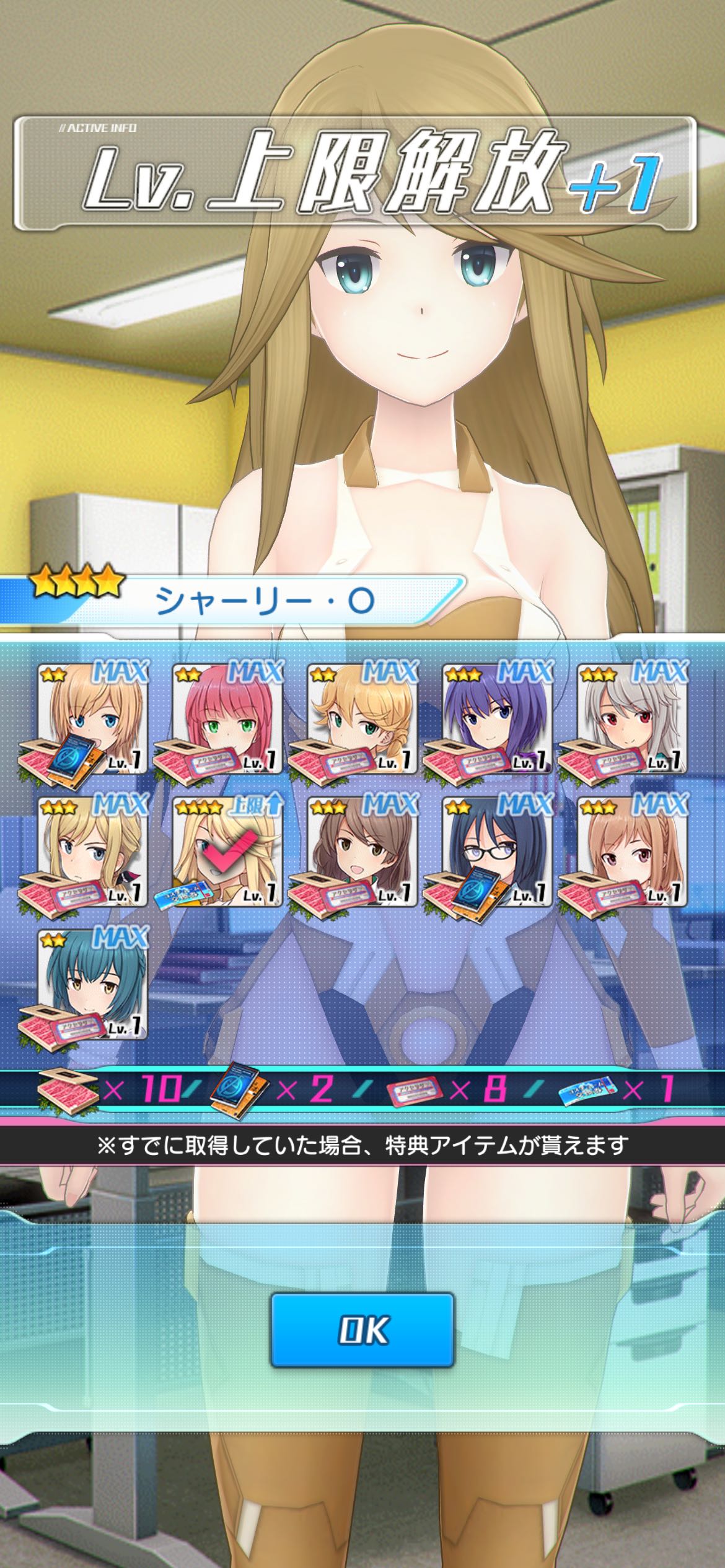Tap the braided orange-blonde character card
Image resolution: width=725 pixels, height=1568 pixels.
point(362,718)
